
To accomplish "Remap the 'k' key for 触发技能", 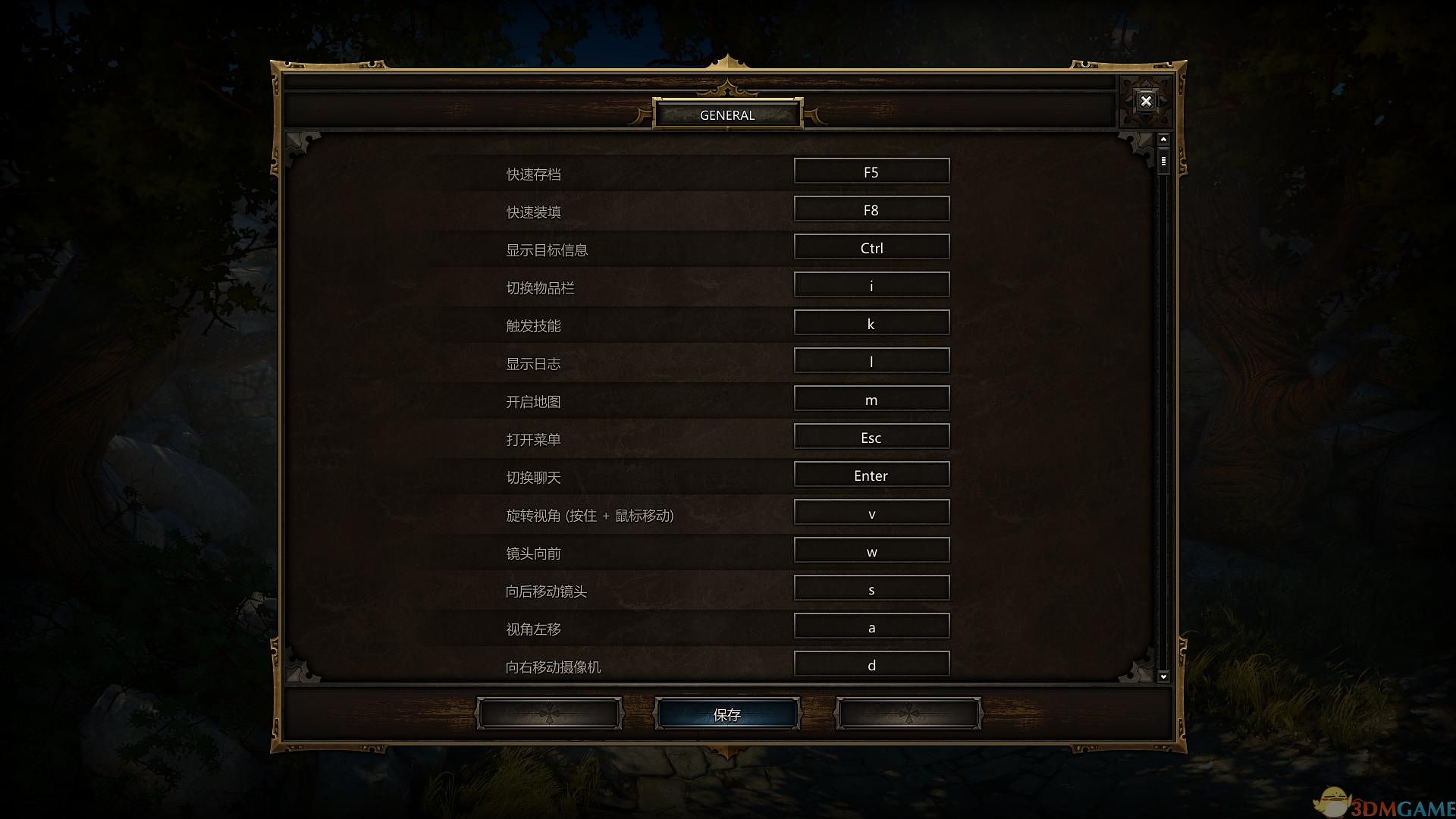I will pos(871,322).
